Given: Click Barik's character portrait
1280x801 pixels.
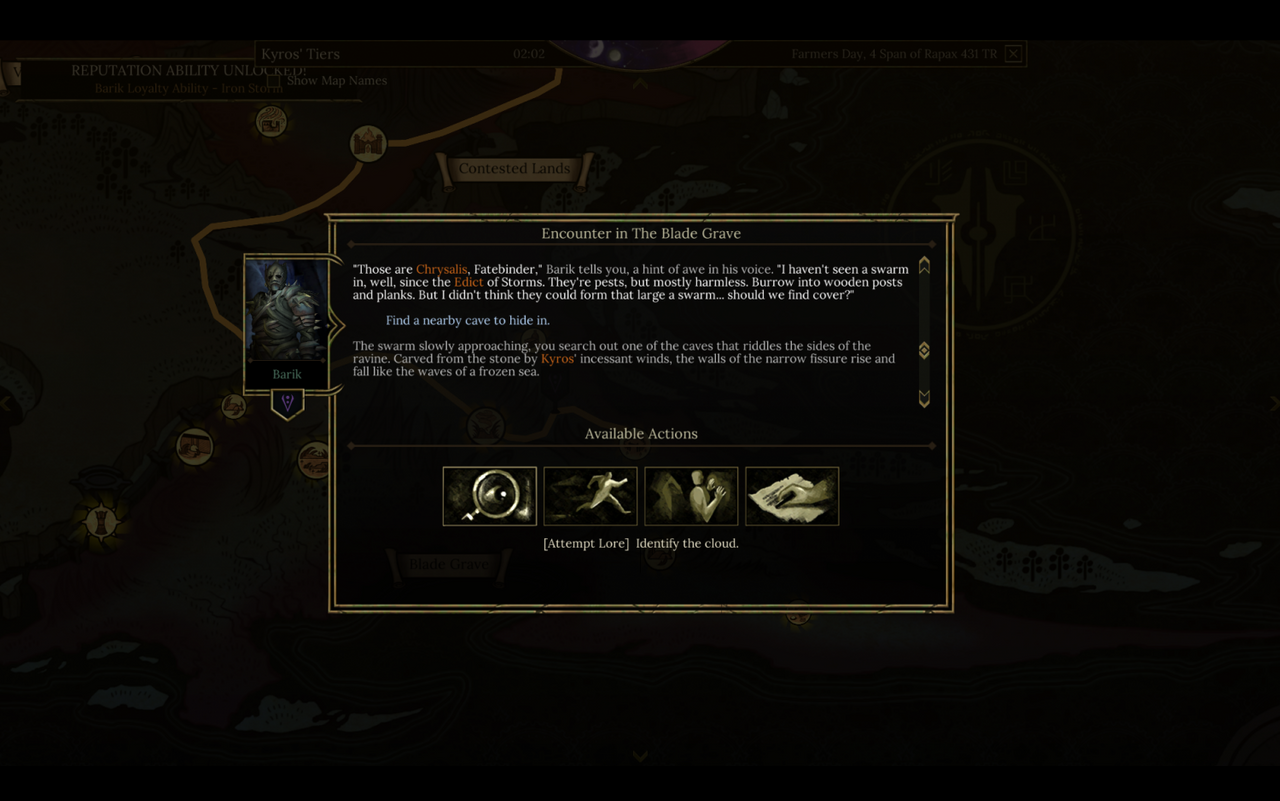Looking at the screenshot, I should [287, 309].
